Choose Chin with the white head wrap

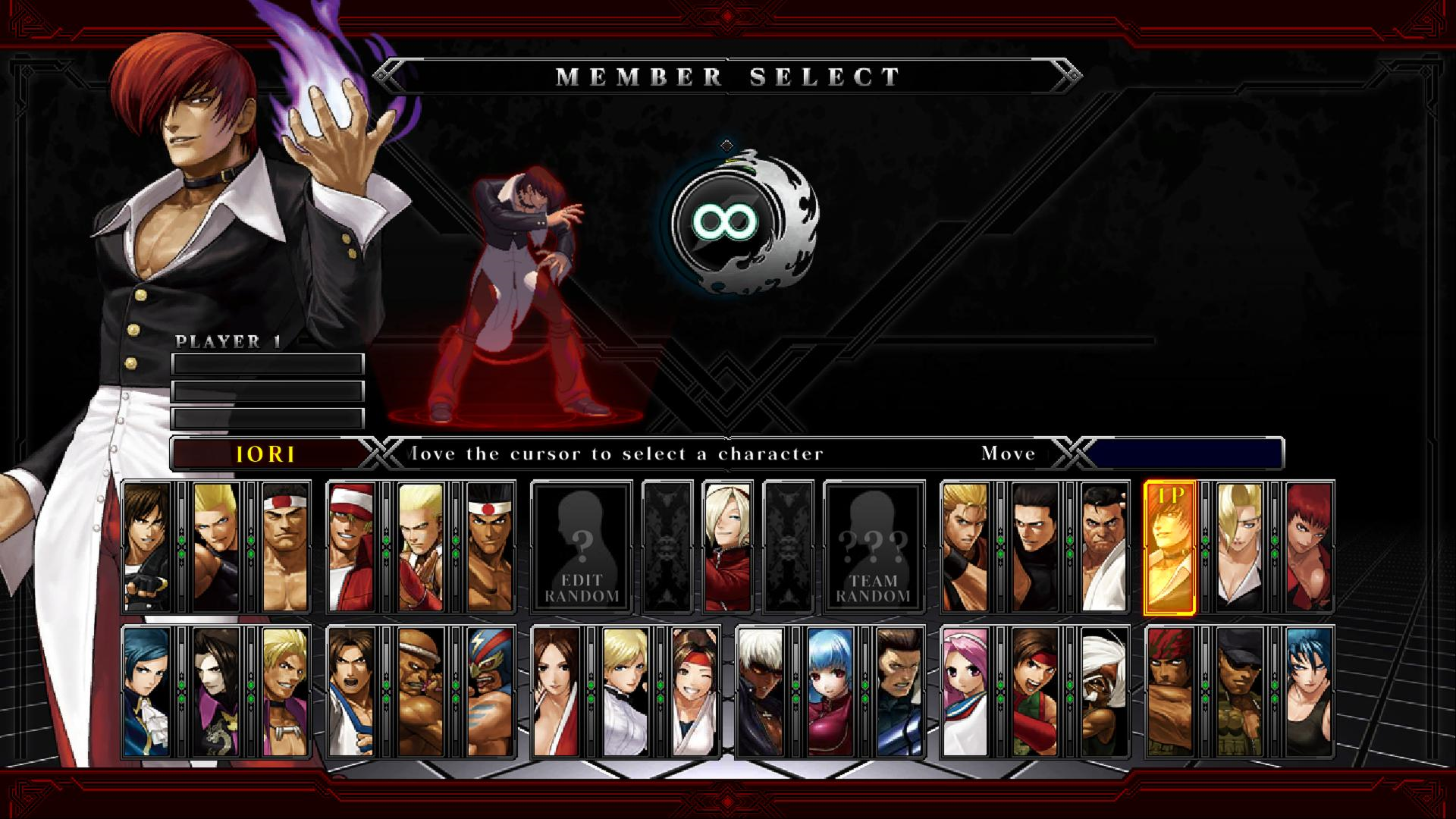coord(1105,692)
